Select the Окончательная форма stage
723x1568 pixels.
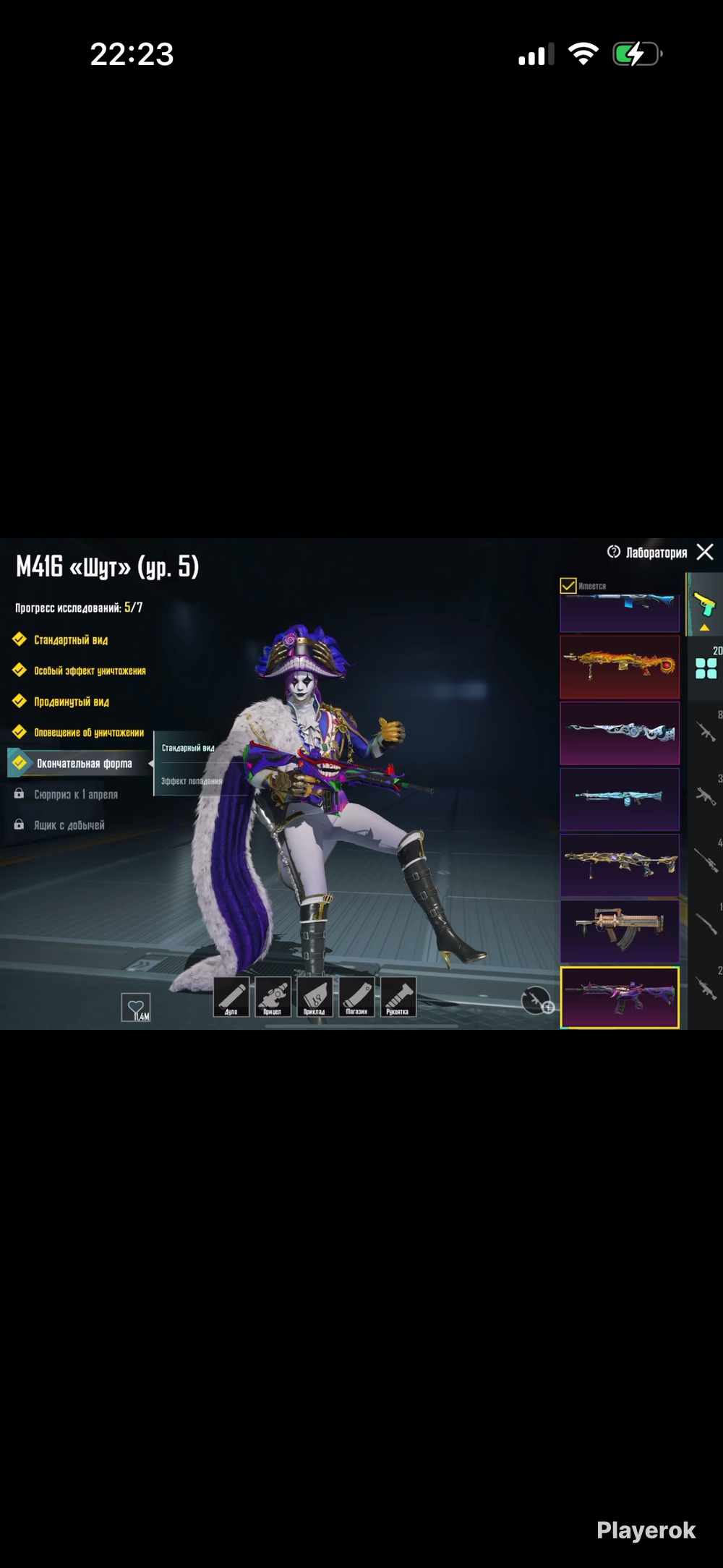(x=84, y=764)
